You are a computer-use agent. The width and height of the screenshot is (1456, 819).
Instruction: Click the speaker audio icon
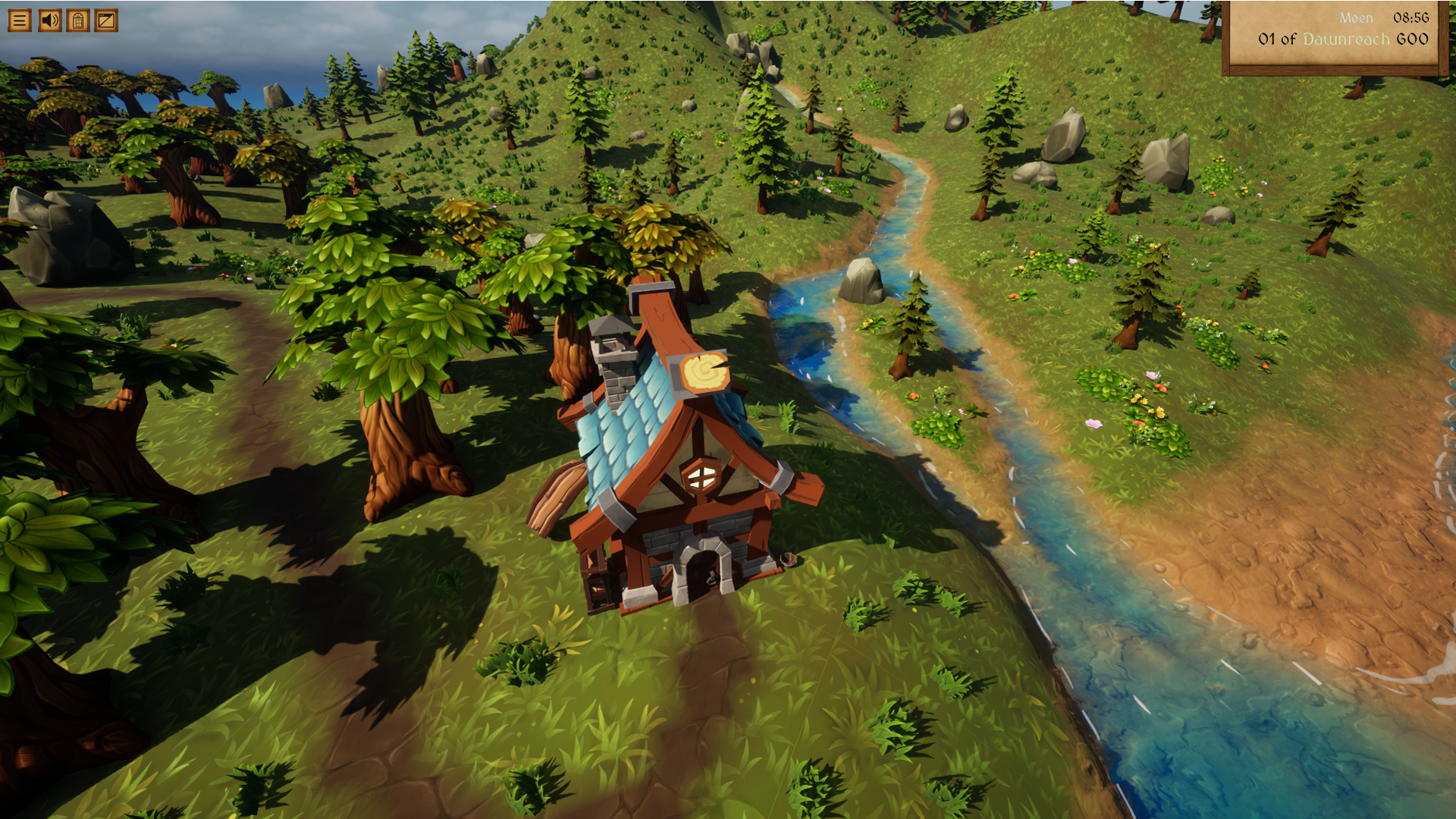point(51,20)
